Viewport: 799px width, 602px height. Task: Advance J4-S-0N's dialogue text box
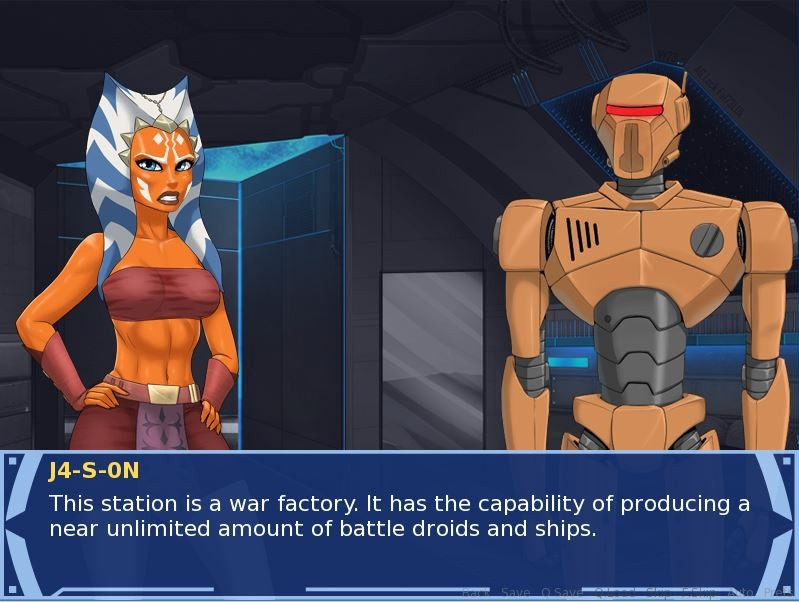(400, 516)
